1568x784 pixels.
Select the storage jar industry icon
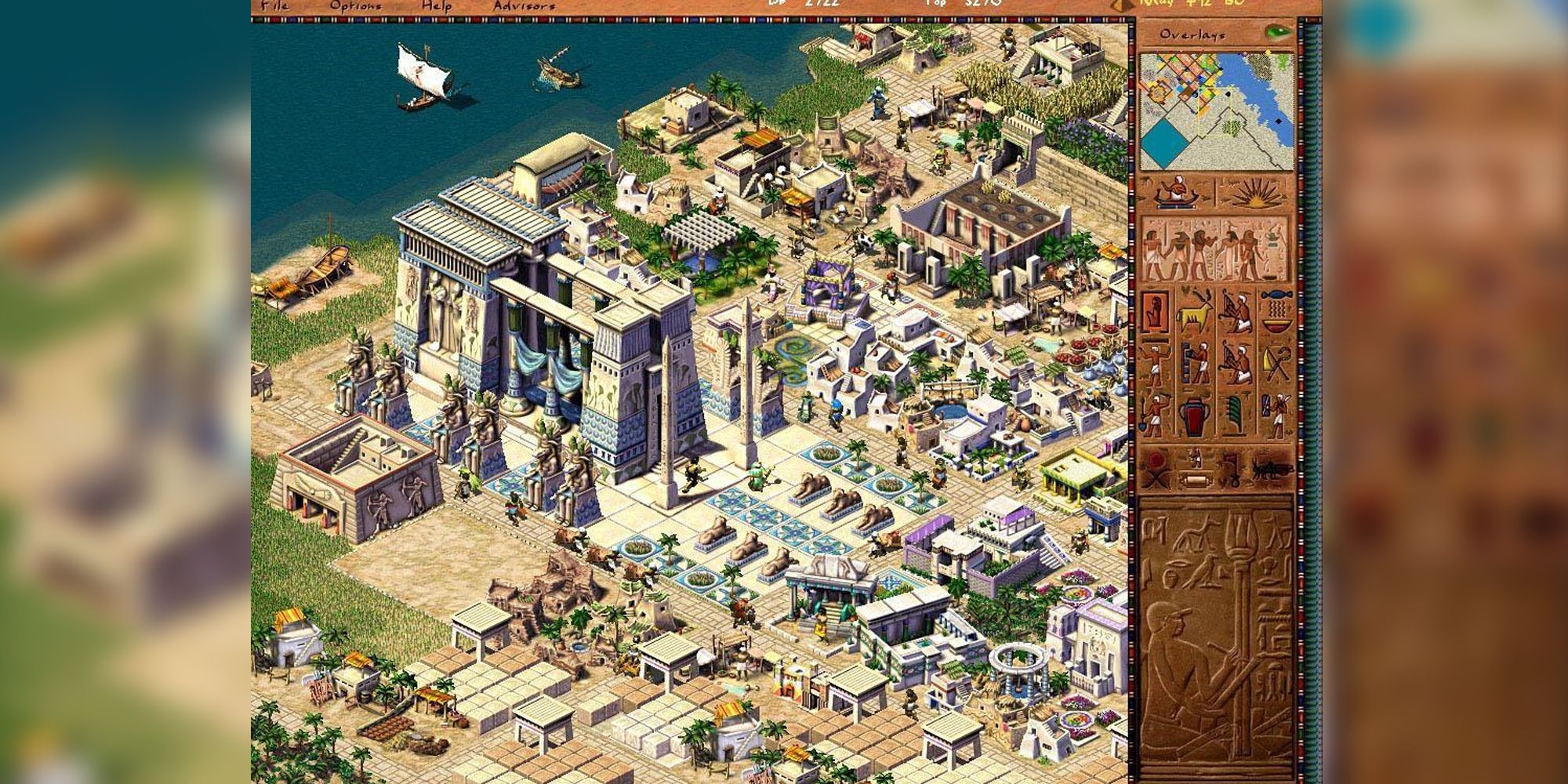pyautogui.click(x=1195, y=416)
